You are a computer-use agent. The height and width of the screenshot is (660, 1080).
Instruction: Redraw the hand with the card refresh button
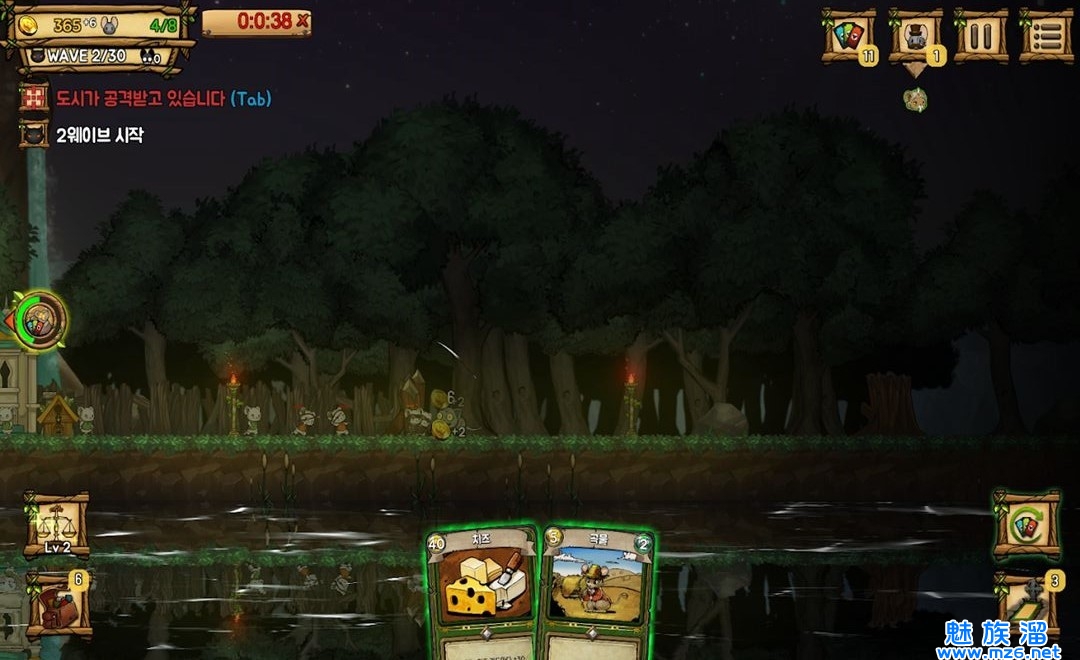click(1027, 525)
